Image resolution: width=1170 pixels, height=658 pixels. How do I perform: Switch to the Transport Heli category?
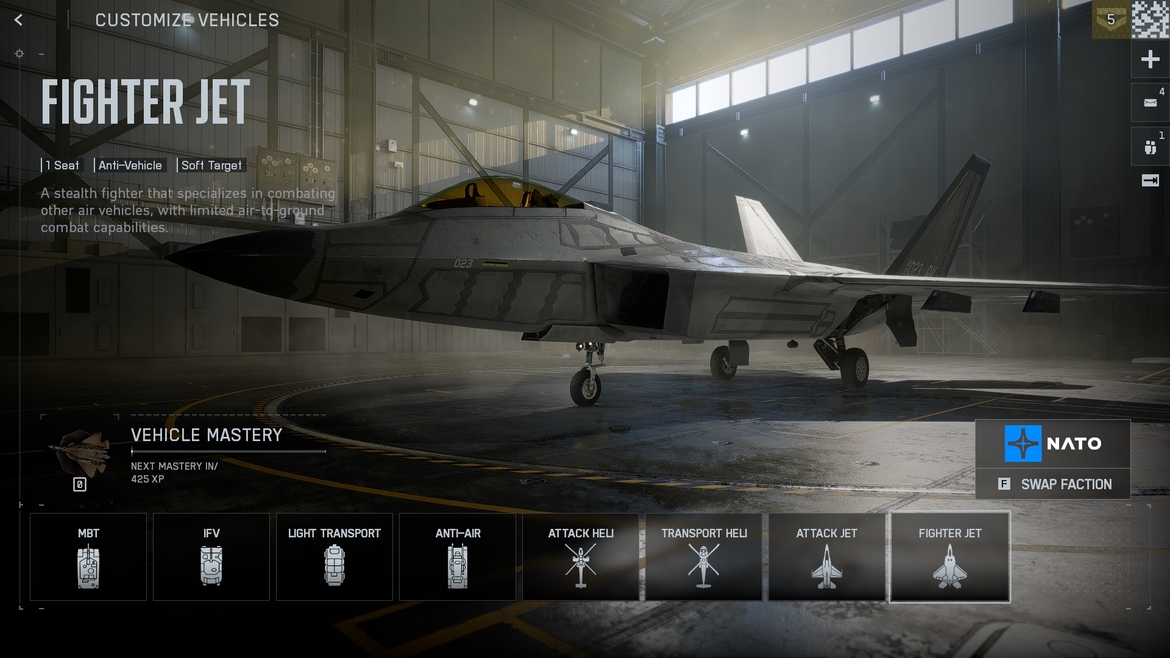pos(703,557)
